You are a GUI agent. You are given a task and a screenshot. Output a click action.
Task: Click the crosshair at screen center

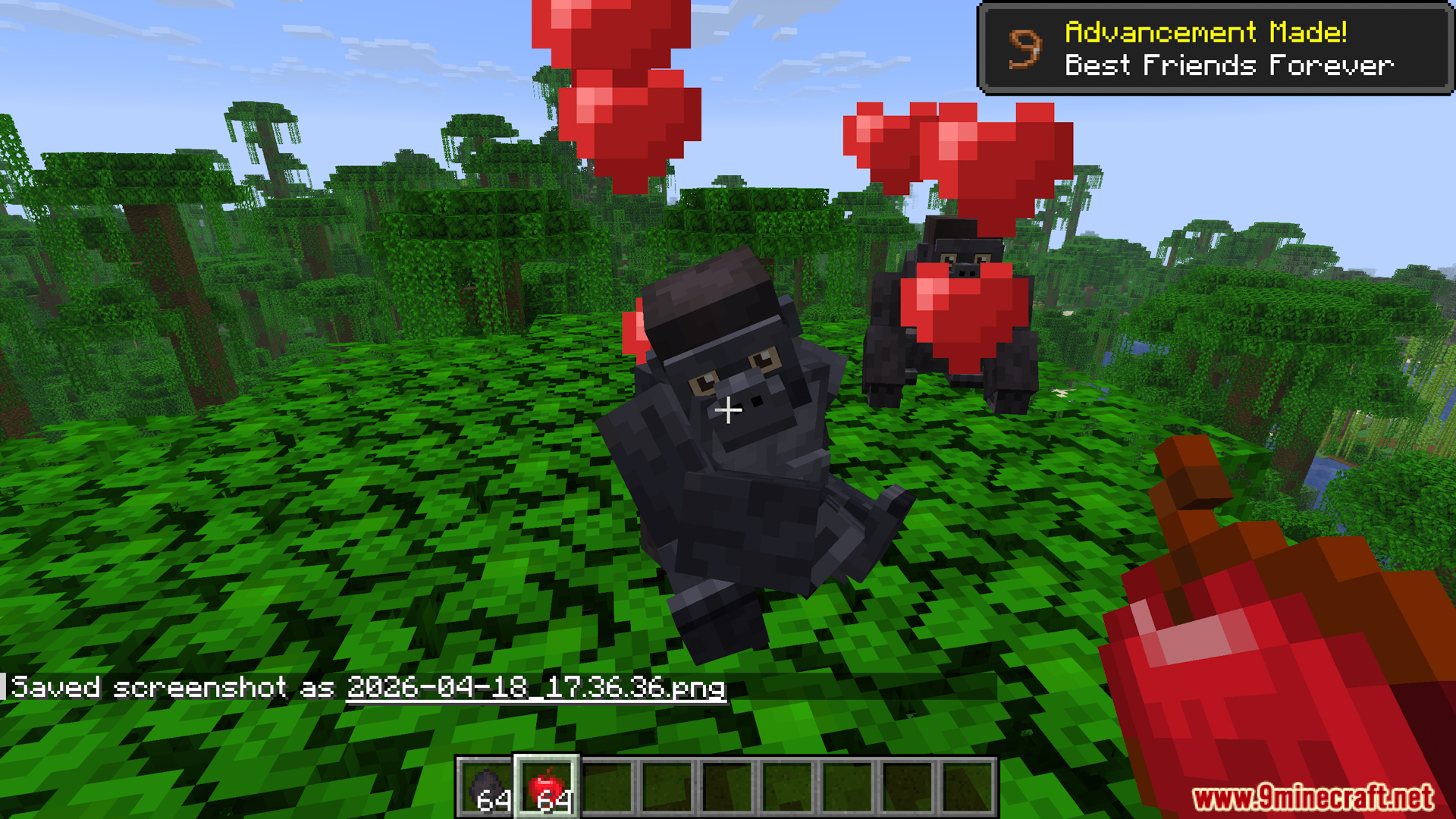click(726, 411)
